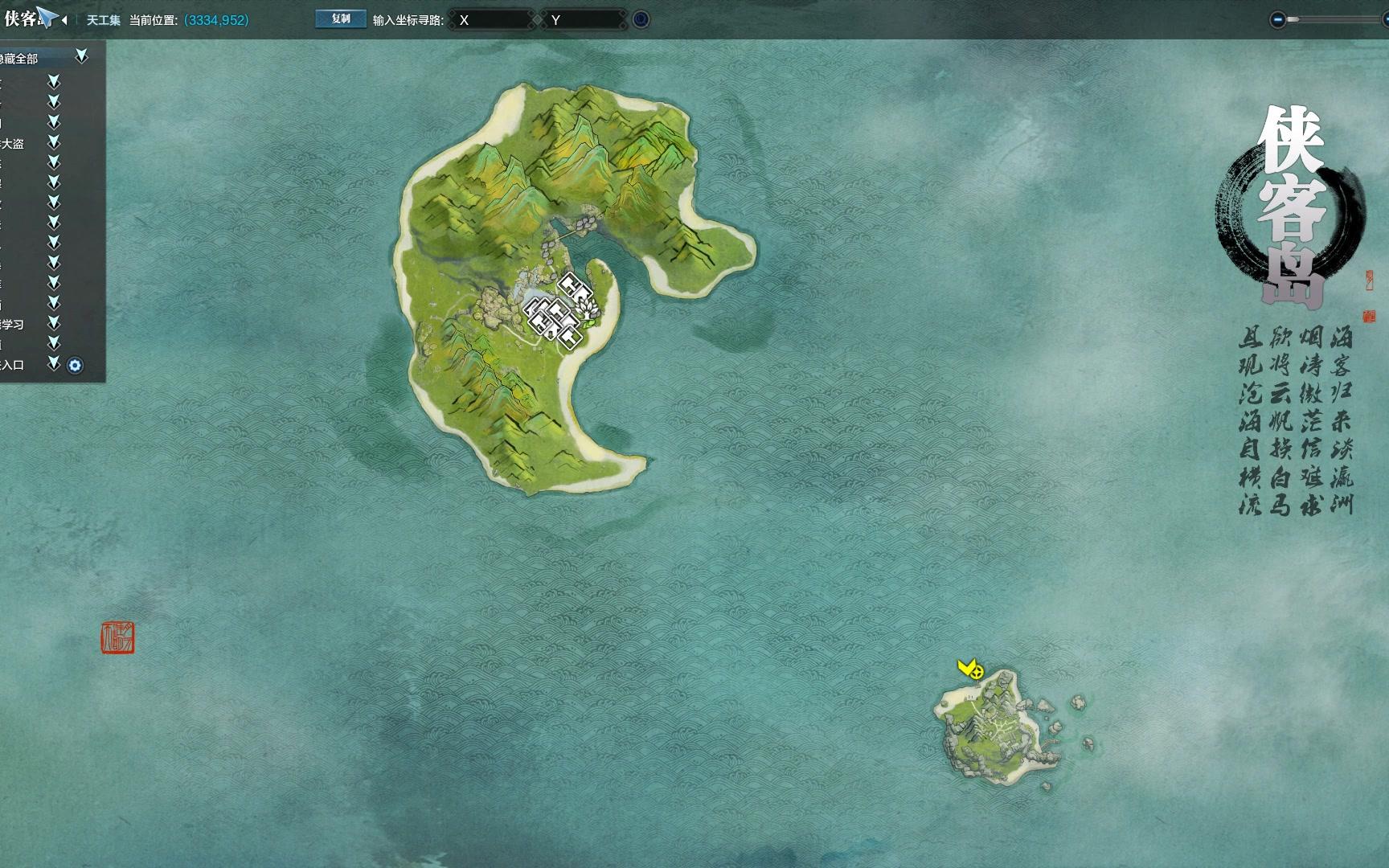Image resolution: width=1389 pixels, height=868 pixels.
Task: Toggle the 大盗 map filter entry
Action: click(54, 142)
